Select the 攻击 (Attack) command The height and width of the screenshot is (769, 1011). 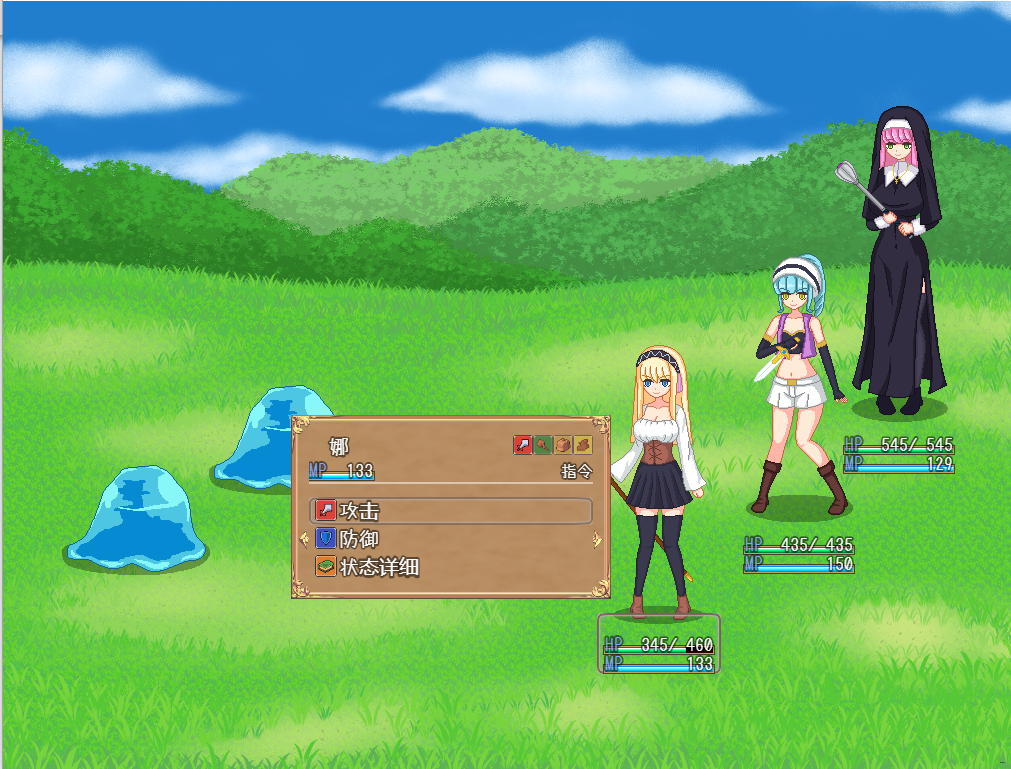pos(451,511)
